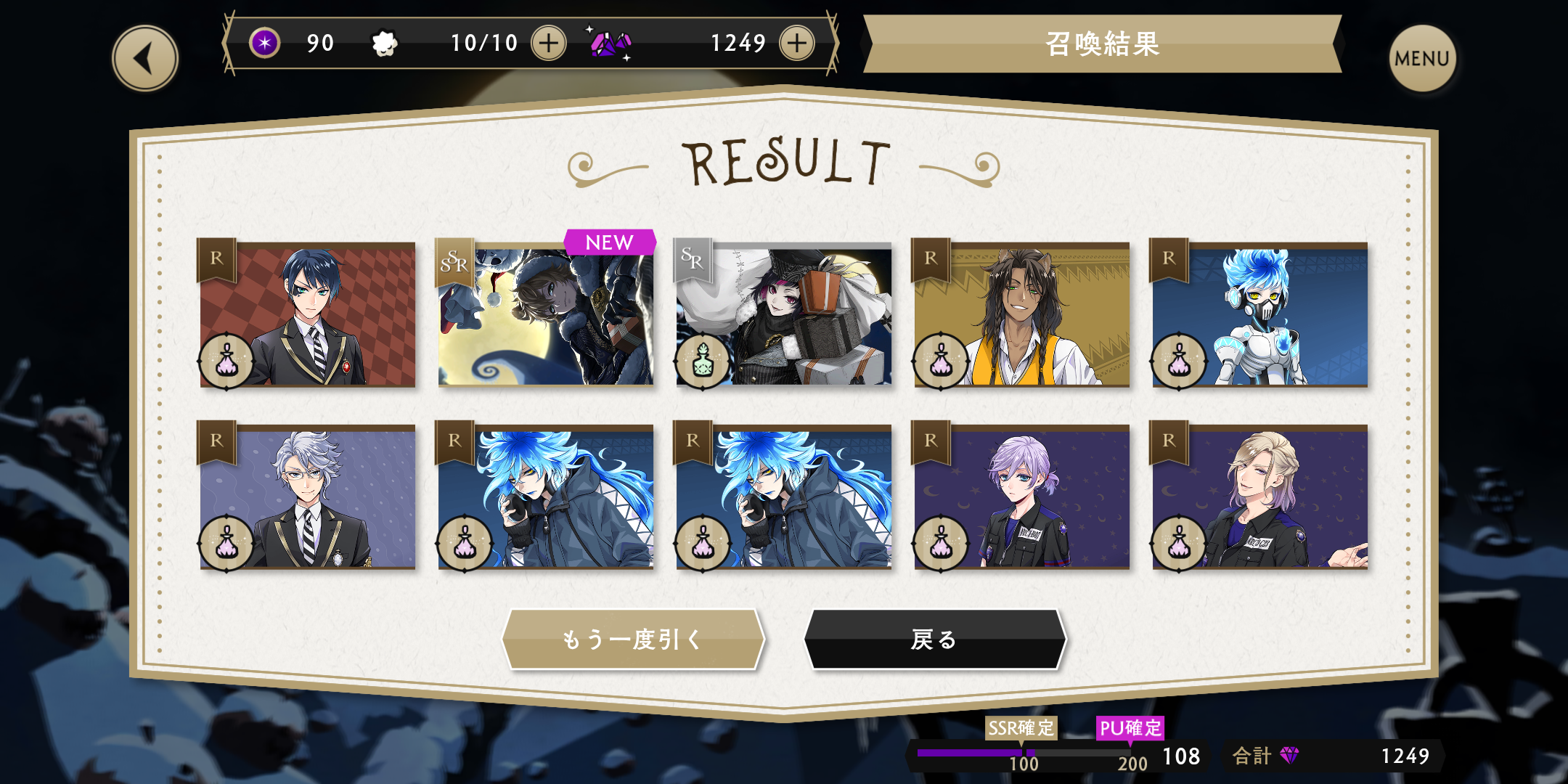
Task: Select the R card on red checkered background
Action: click(308, 314)
